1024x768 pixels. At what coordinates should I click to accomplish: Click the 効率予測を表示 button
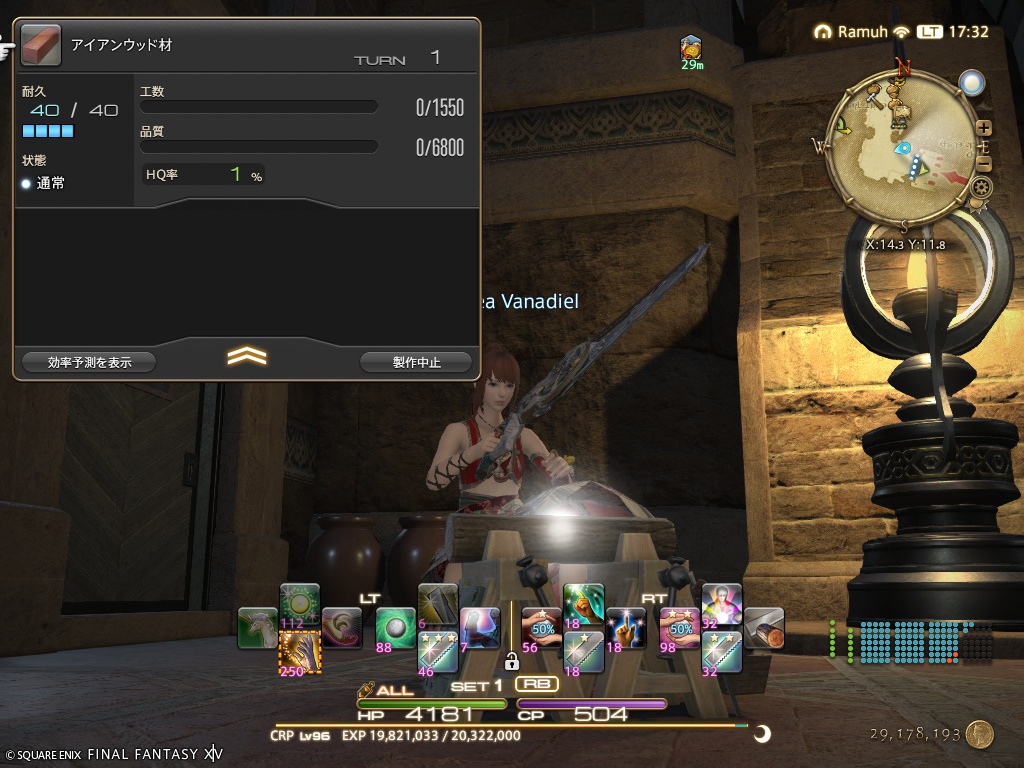[89, 362]
